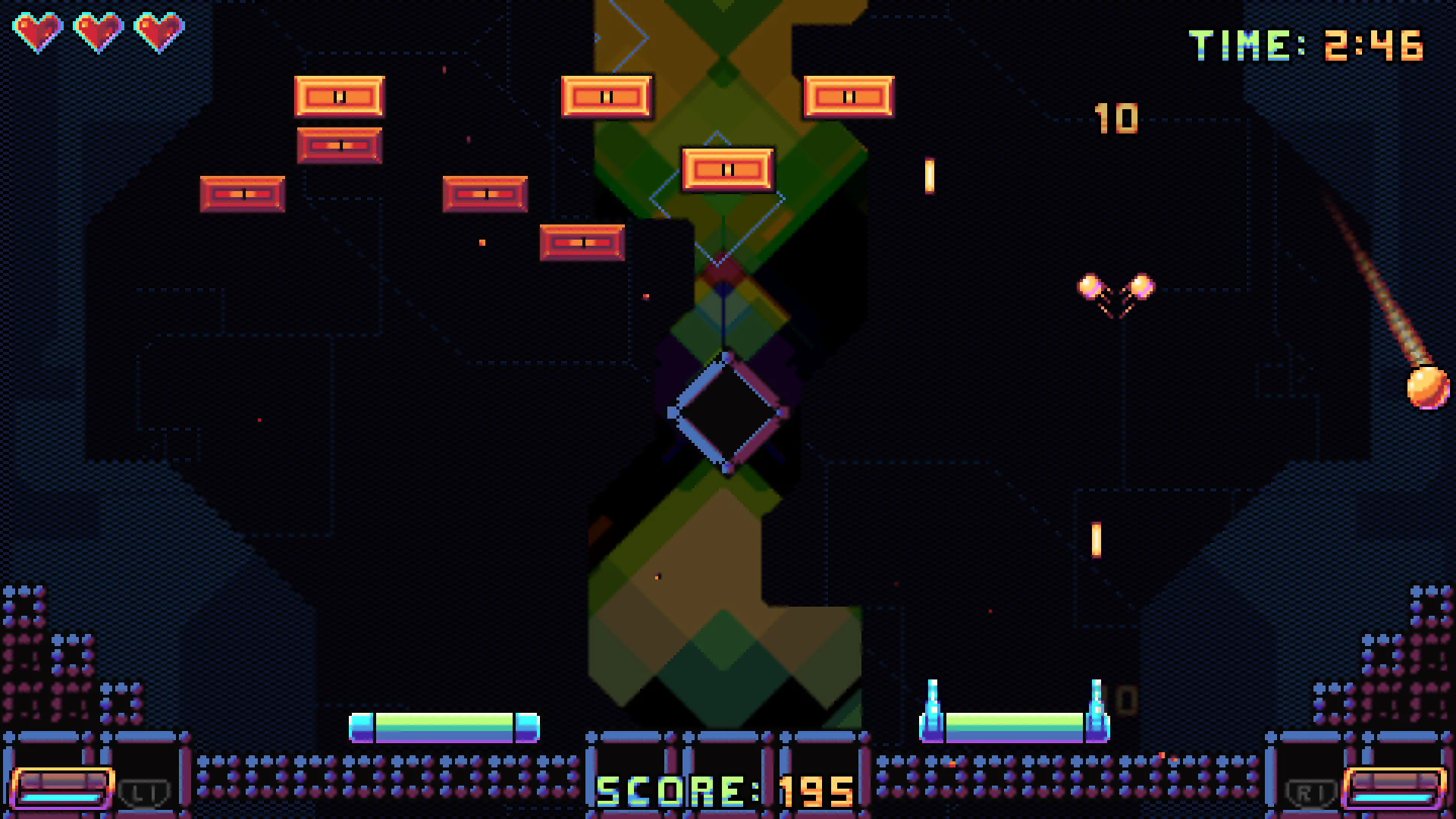
Task: Click the SCORE: 195 panel
Action: 726,791
